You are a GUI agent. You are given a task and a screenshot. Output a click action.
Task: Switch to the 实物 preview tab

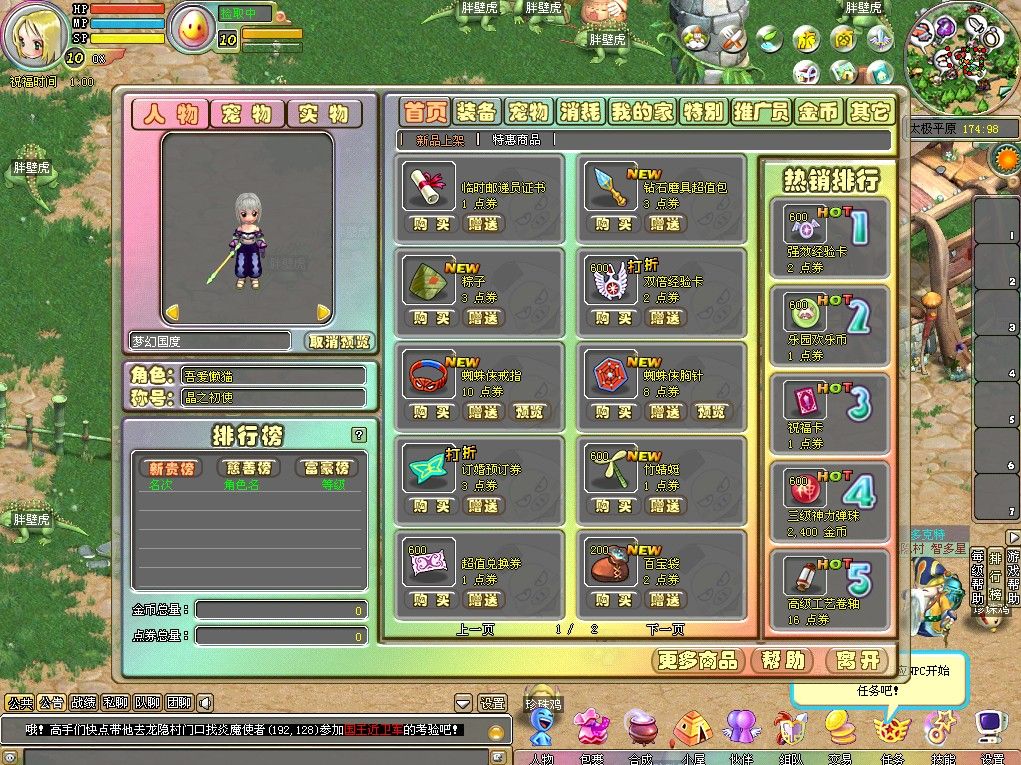324,114
